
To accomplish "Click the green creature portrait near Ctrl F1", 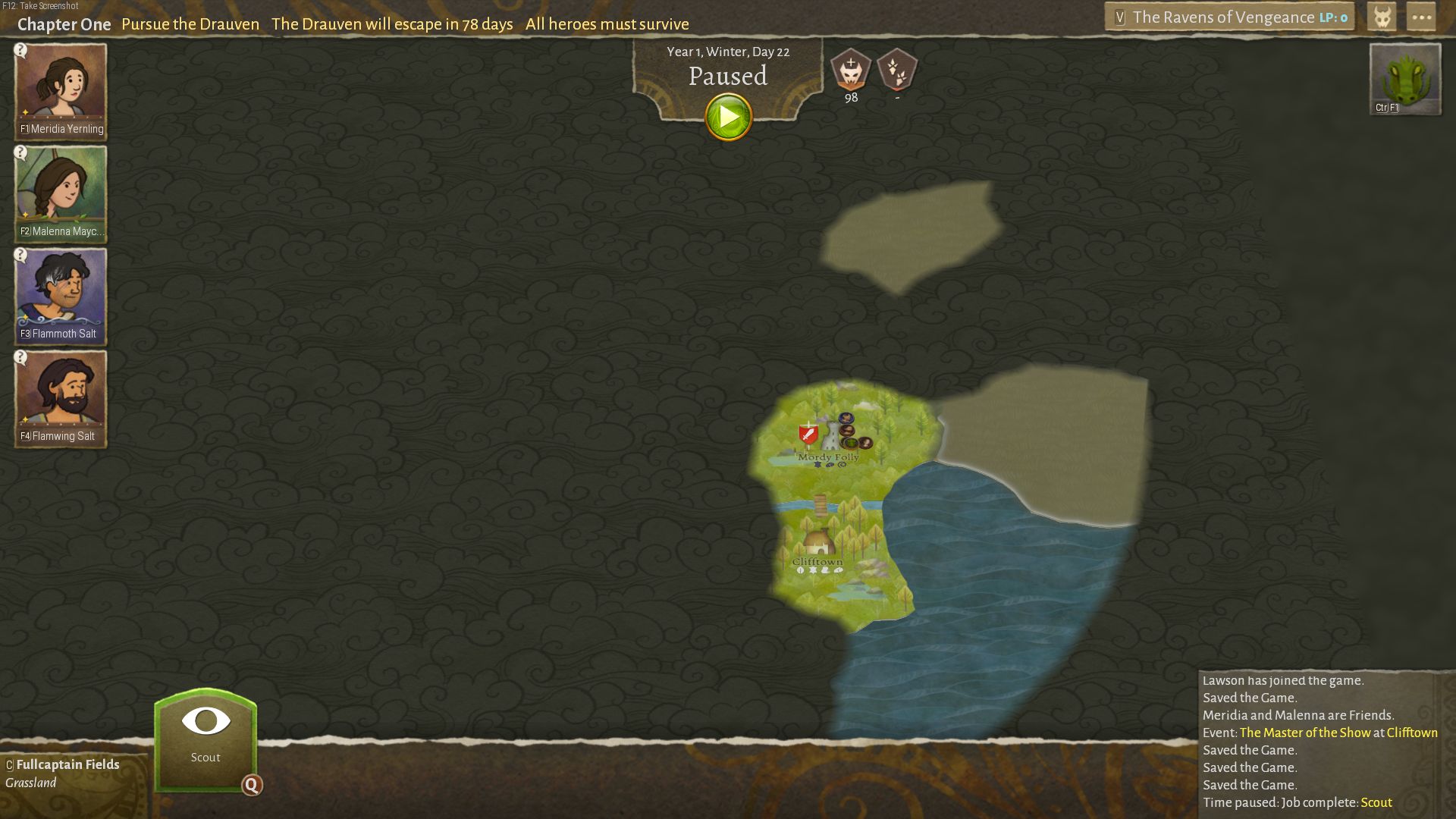I will point(1404,78).
